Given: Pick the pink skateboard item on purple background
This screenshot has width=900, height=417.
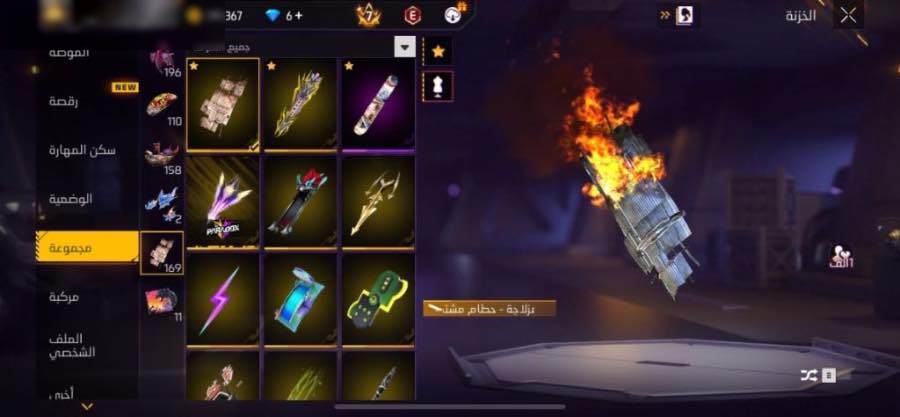Looking at the screenshot, I should click(378, 103).
